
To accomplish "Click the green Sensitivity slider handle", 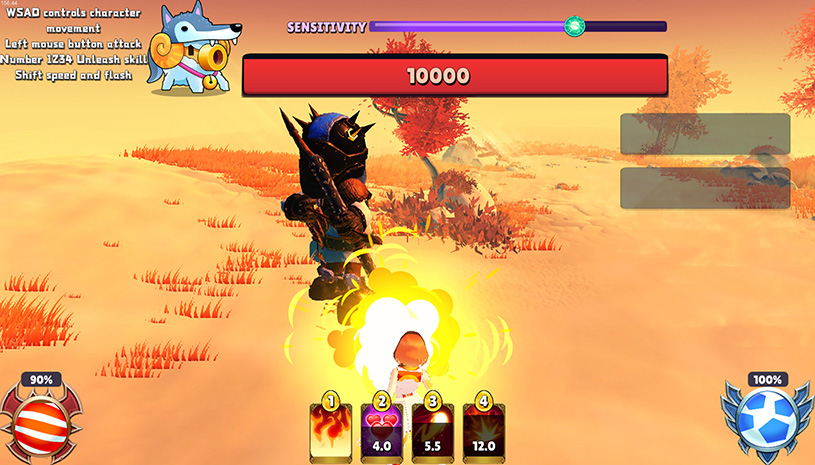I will pos(574,27).
